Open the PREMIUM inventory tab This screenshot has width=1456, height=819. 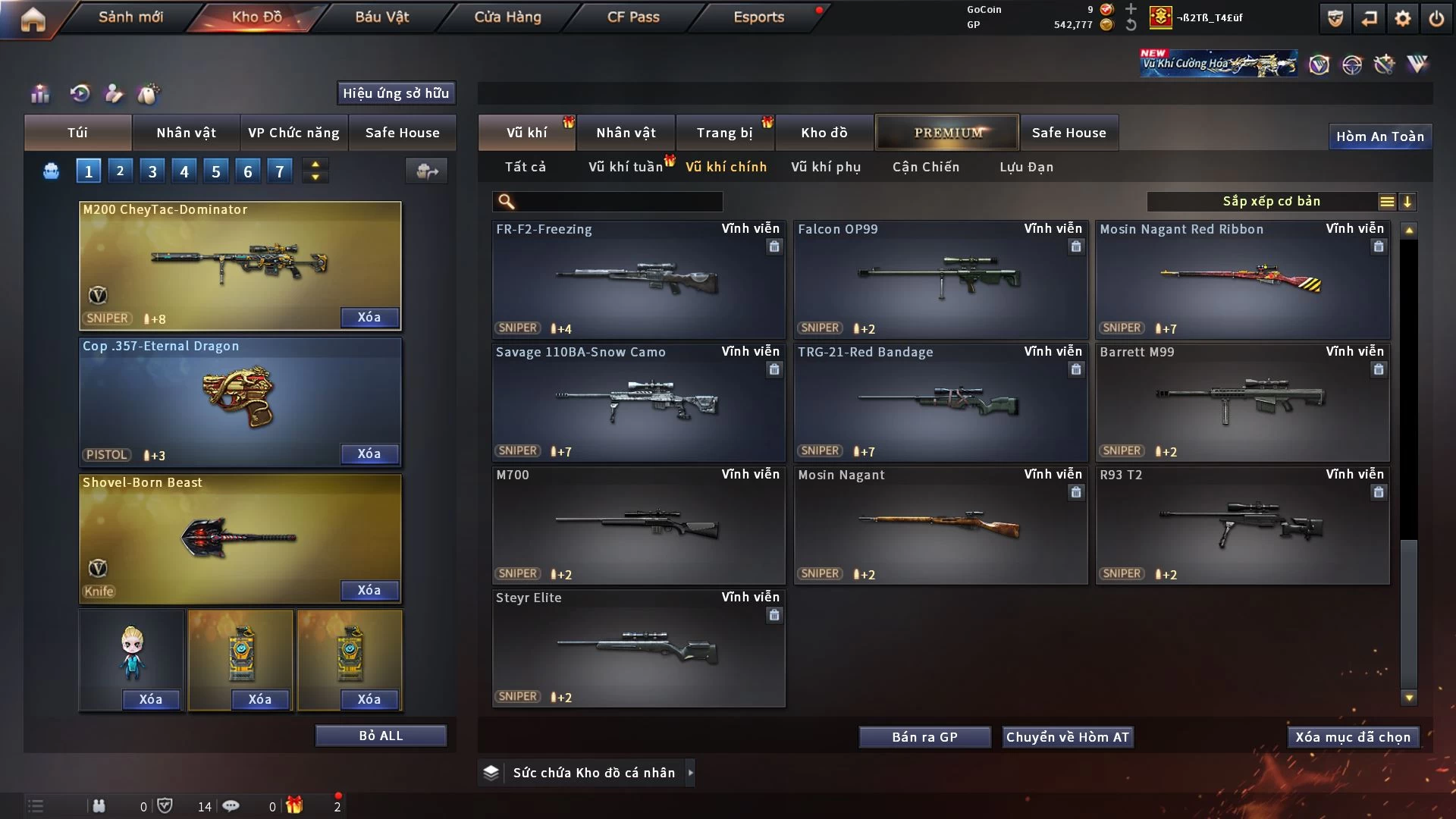(x=947, y=133)
